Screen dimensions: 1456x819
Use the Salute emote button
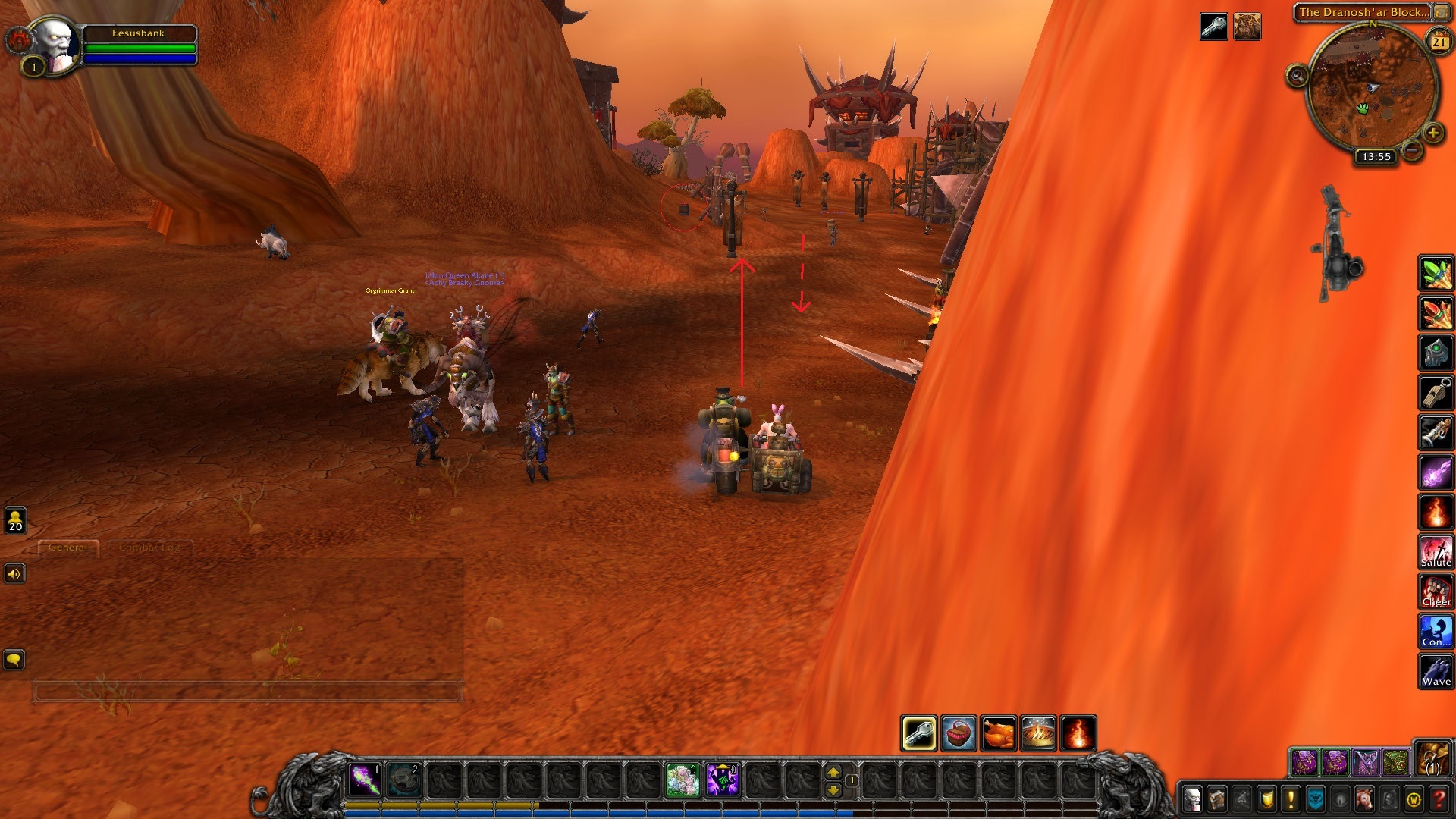(1436, 551)
